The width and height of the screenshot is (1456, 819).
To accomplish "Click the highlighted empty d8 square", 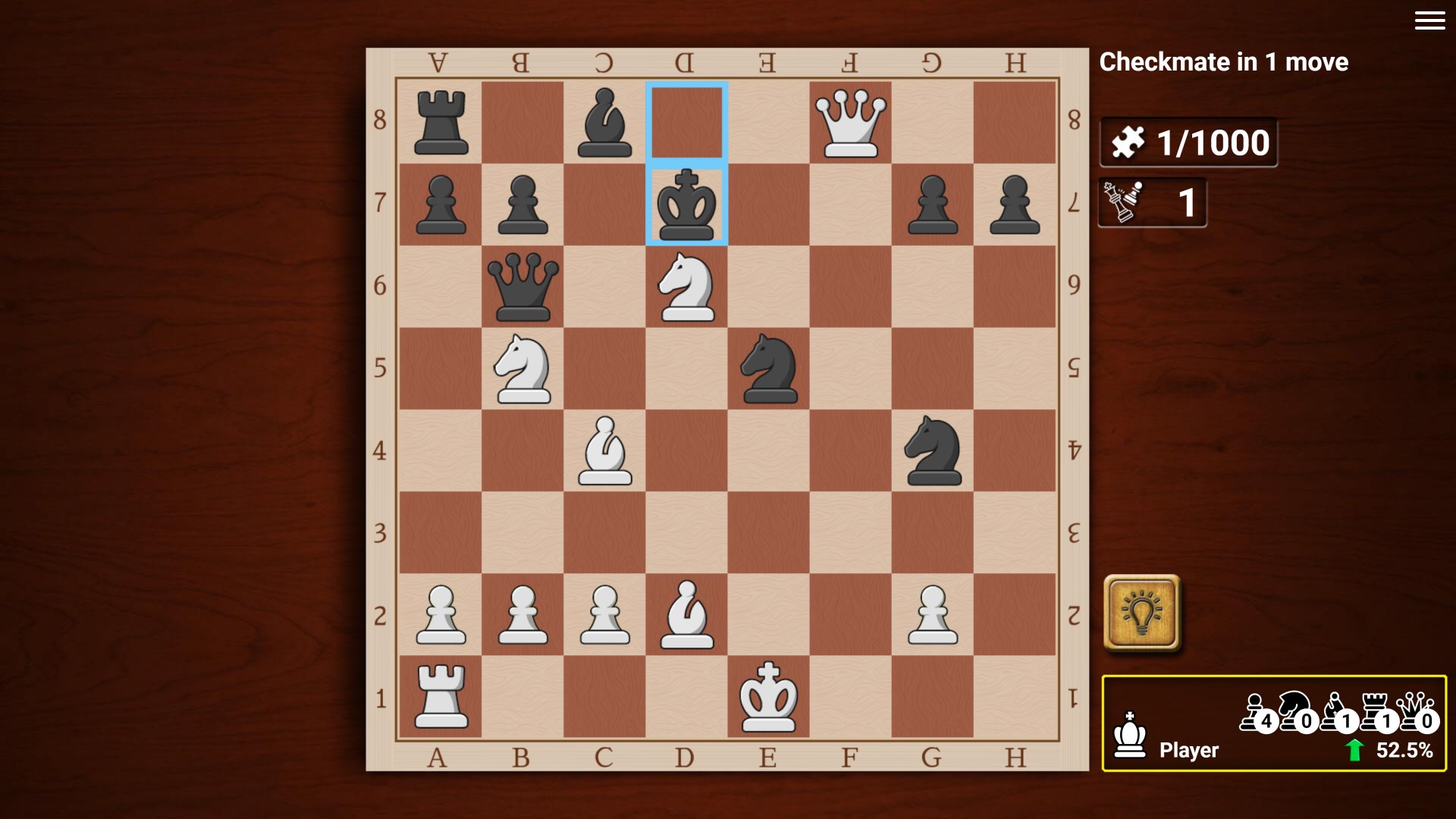I will pyautogui.click(x=686, y=121).
